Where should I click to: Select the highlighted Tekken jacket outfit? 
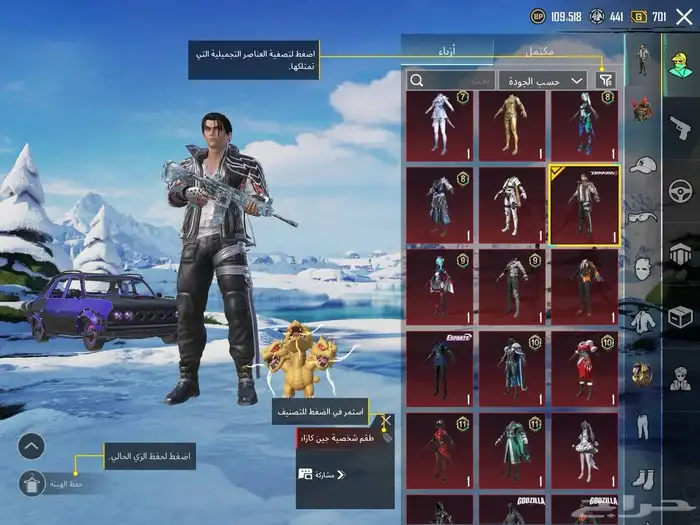click(583, 205)
